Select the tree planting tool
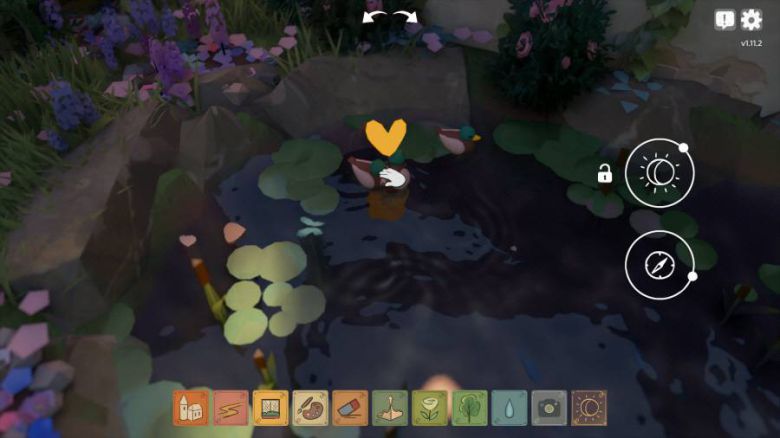Viewport: 780px width, 438px height. click(469, 408)
